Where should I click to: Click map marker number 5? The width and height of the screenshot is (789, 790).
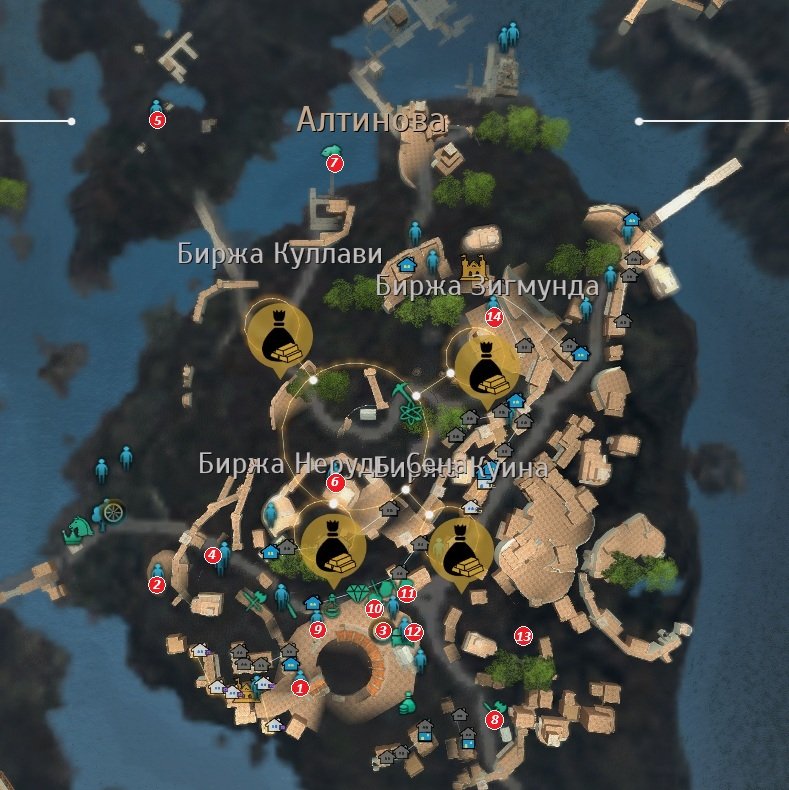[157, 120]
